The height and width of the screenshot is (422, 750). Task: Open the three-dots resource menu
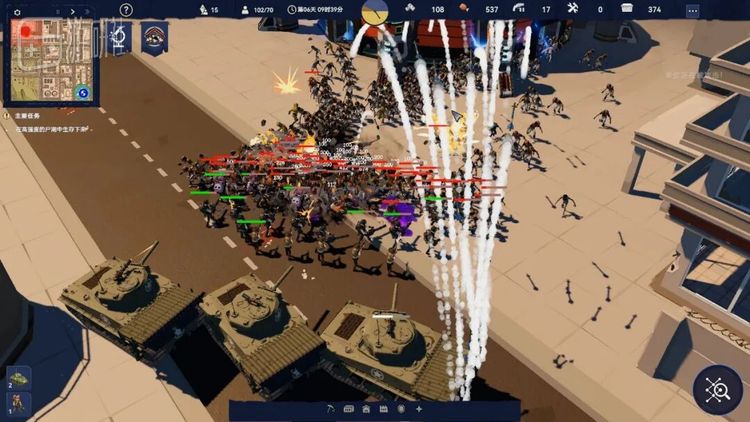693,9
